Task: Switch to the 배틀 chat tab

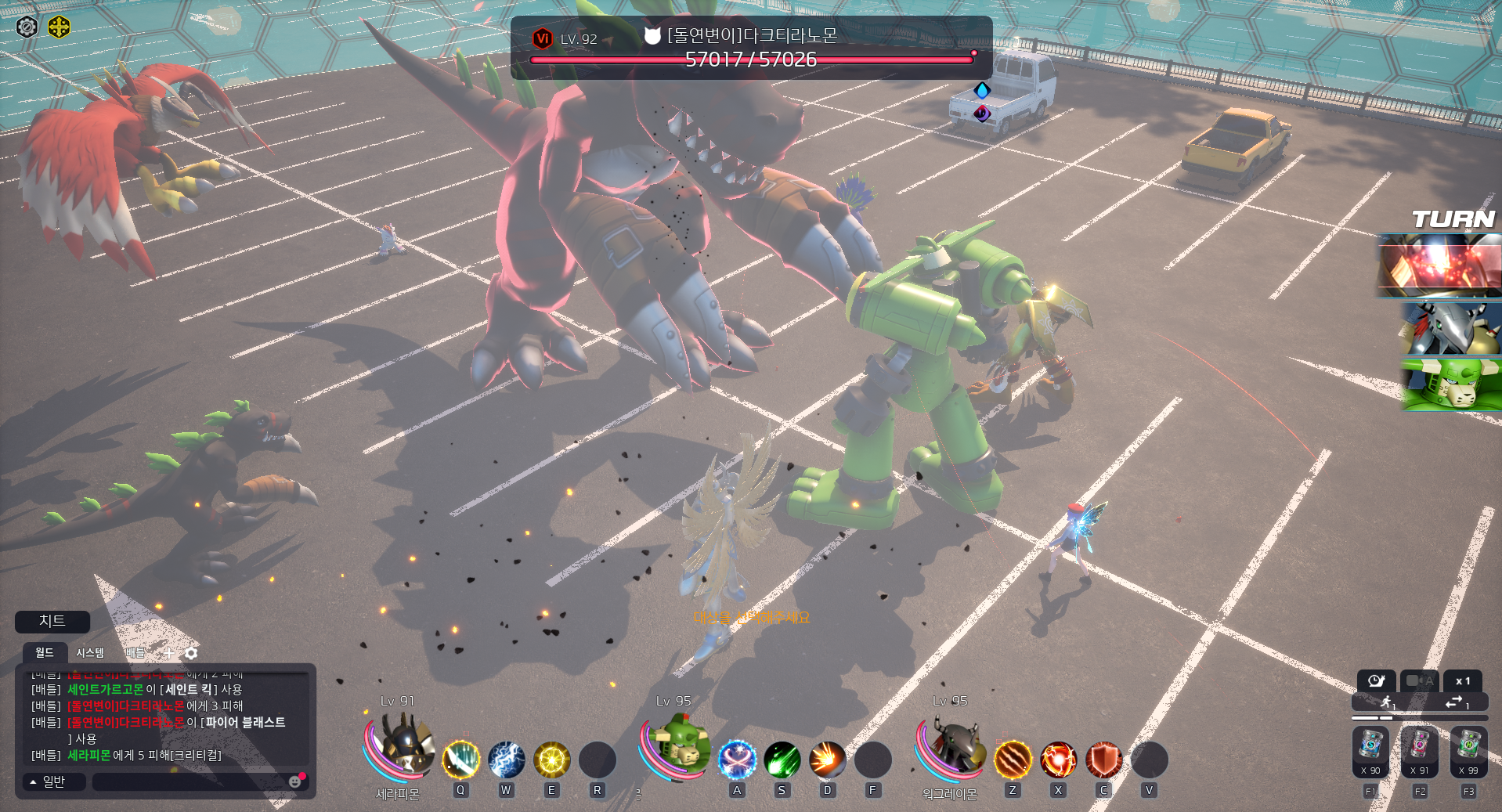Action: (x=135, y=652)
